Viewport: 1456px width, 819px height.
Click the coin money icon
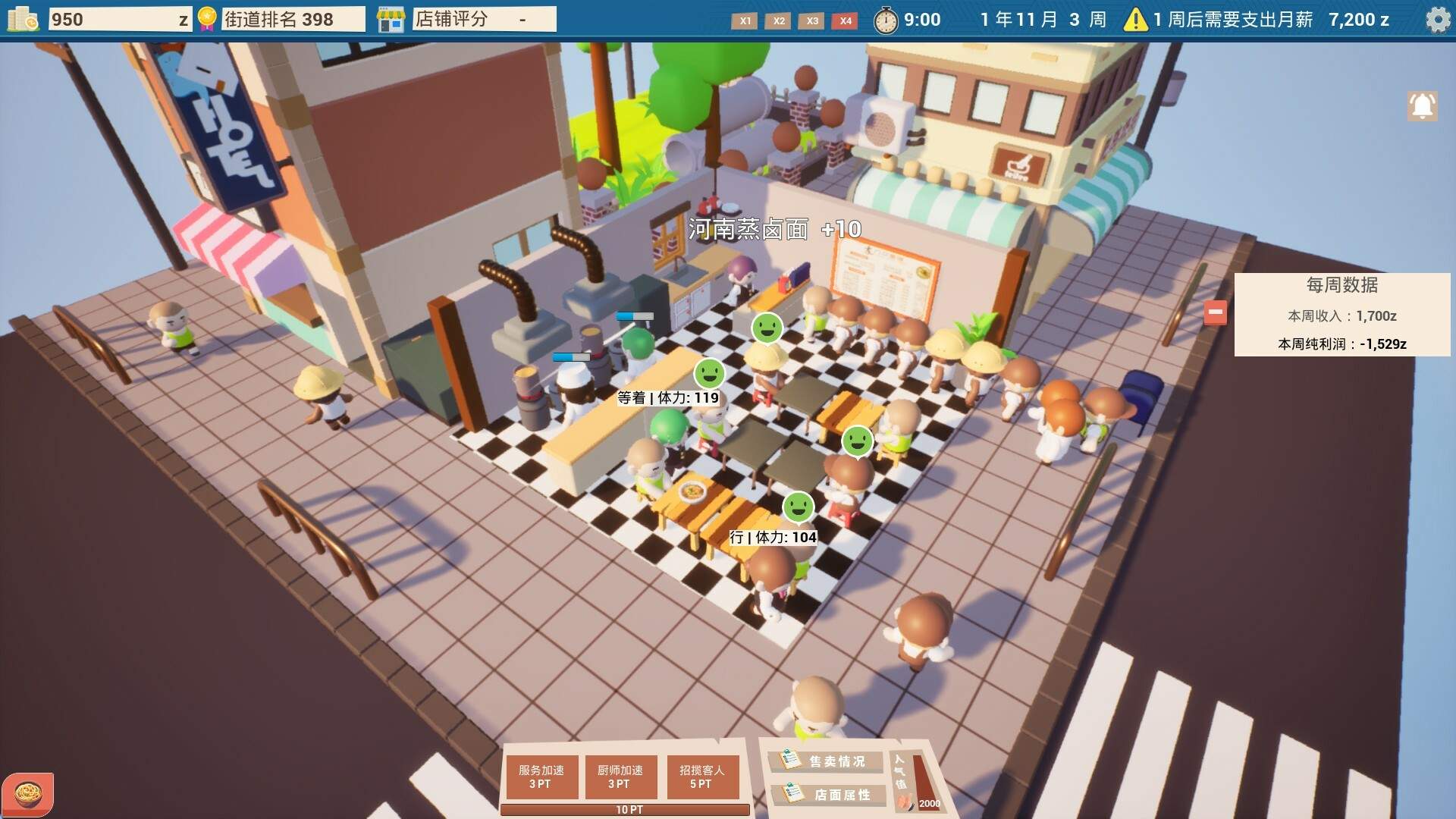(x=21, y=18)
